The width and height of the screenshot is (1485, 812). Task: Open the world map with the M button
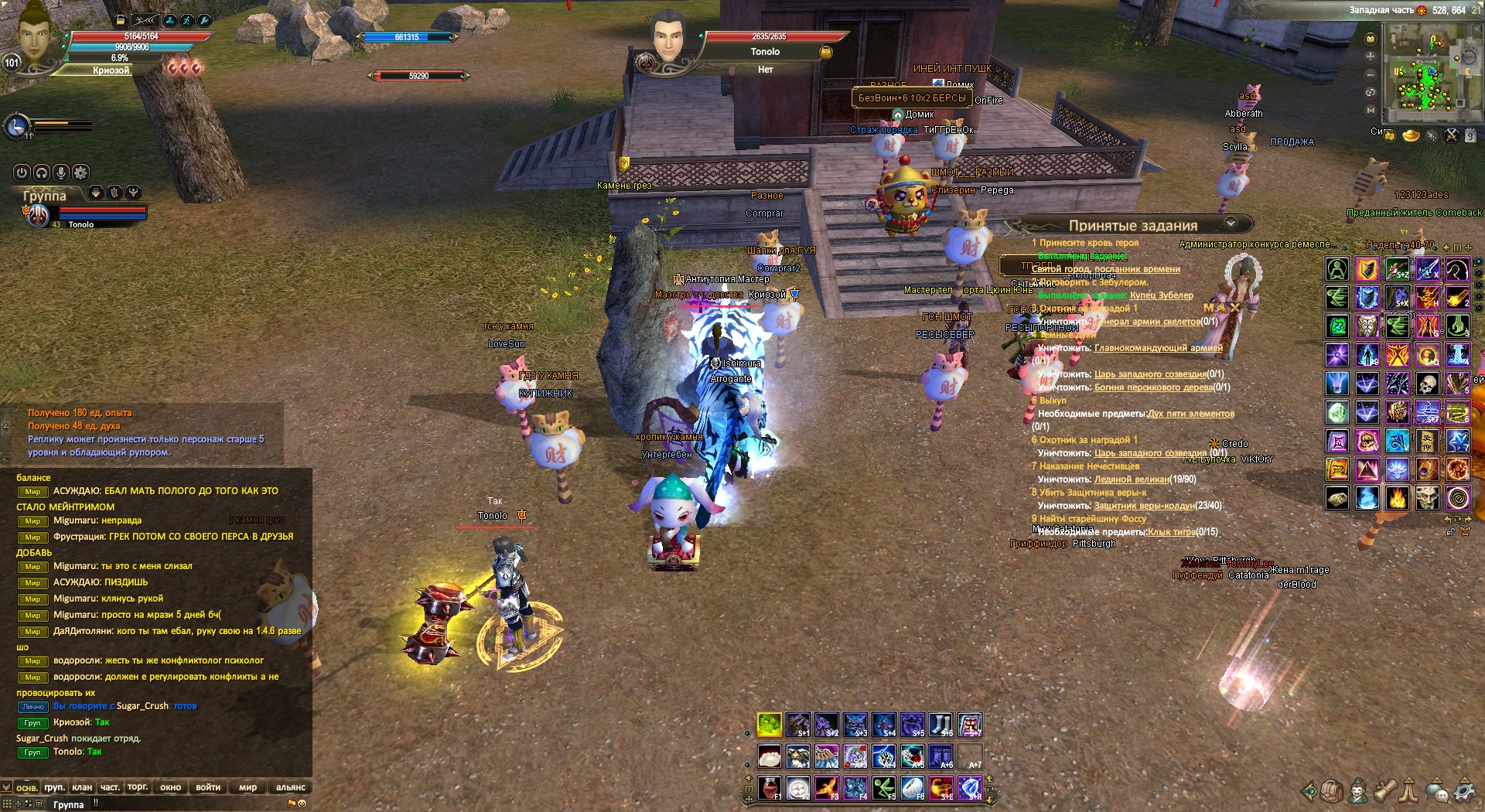coord(1371,110)
